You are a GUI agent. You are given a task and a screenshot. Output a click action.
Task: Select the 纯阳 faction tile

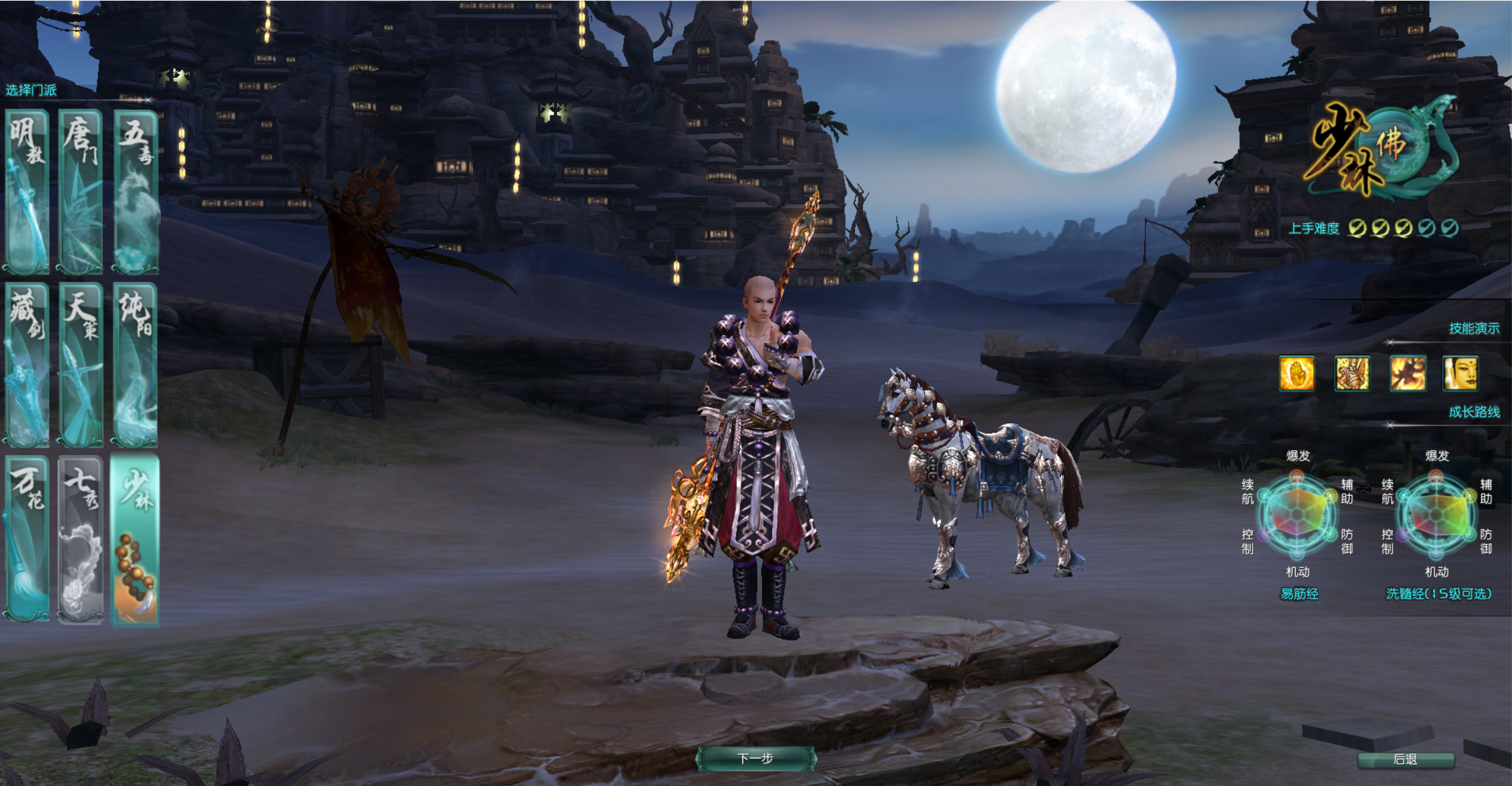coord(135,364)
